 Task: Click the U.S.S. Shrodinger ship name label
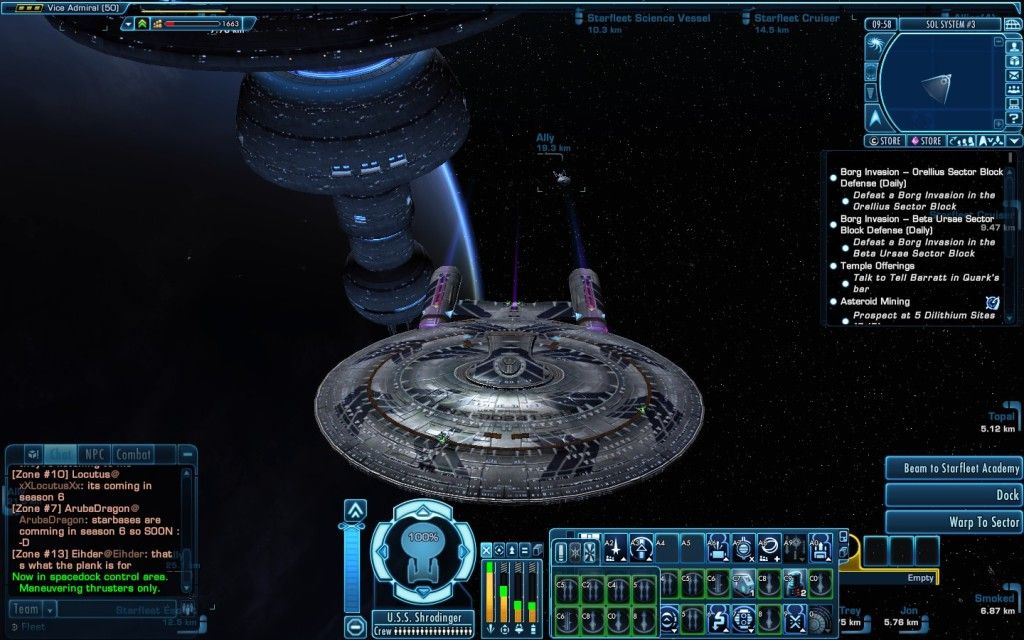click(418, 617)
